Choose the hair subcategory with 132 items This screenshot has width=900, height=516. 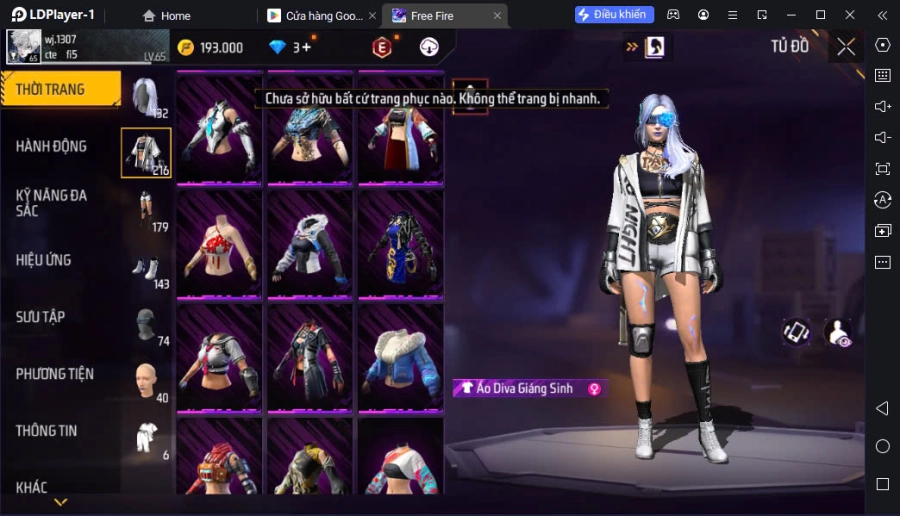click(146, 97)
